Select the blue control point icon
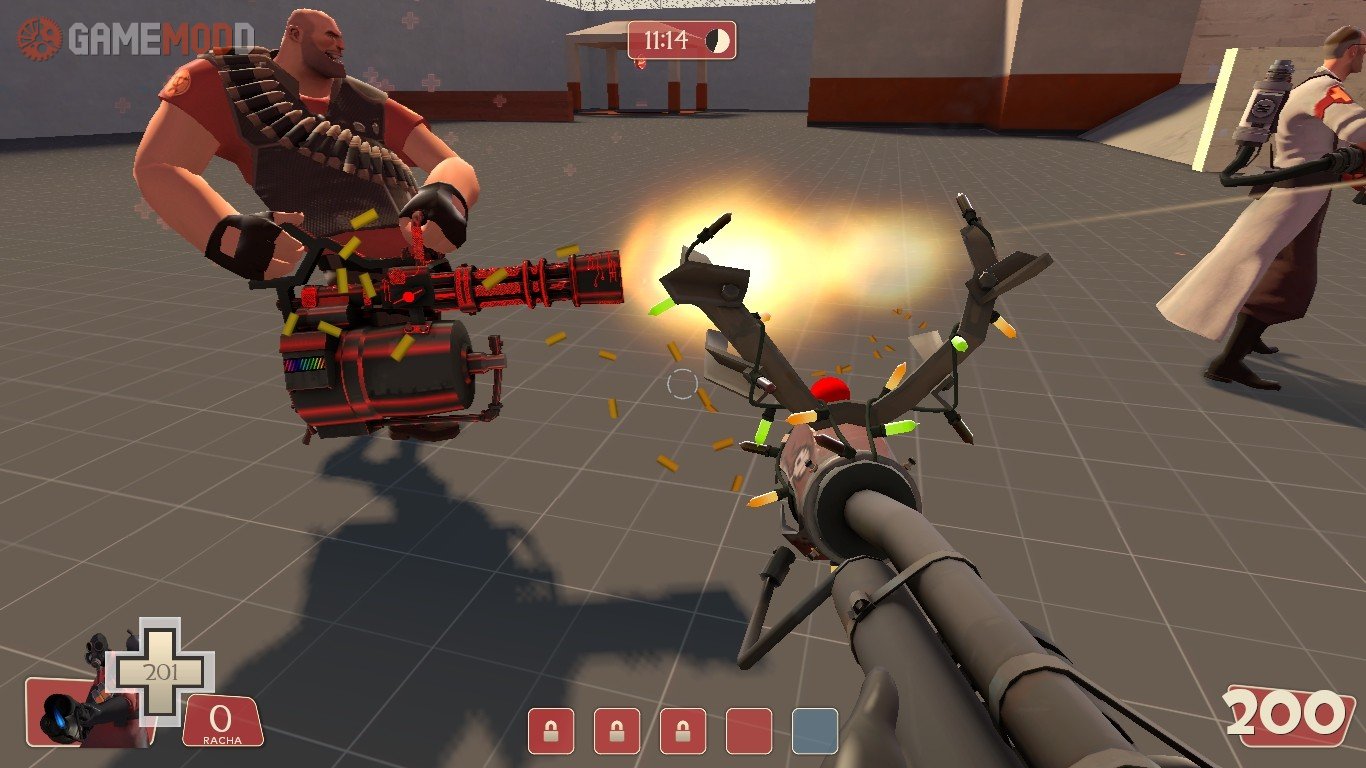Image resolution: width=1366 pixels, height=768 pixels. coord(814,731)
